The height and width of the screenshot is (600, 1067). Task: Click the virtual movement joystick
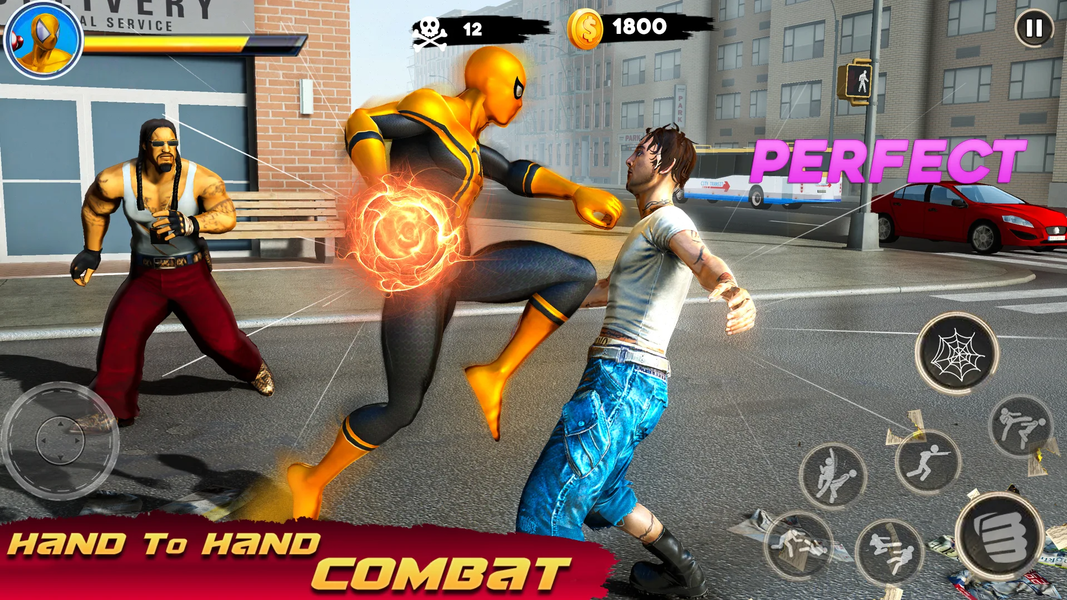(x=60, y=440)
